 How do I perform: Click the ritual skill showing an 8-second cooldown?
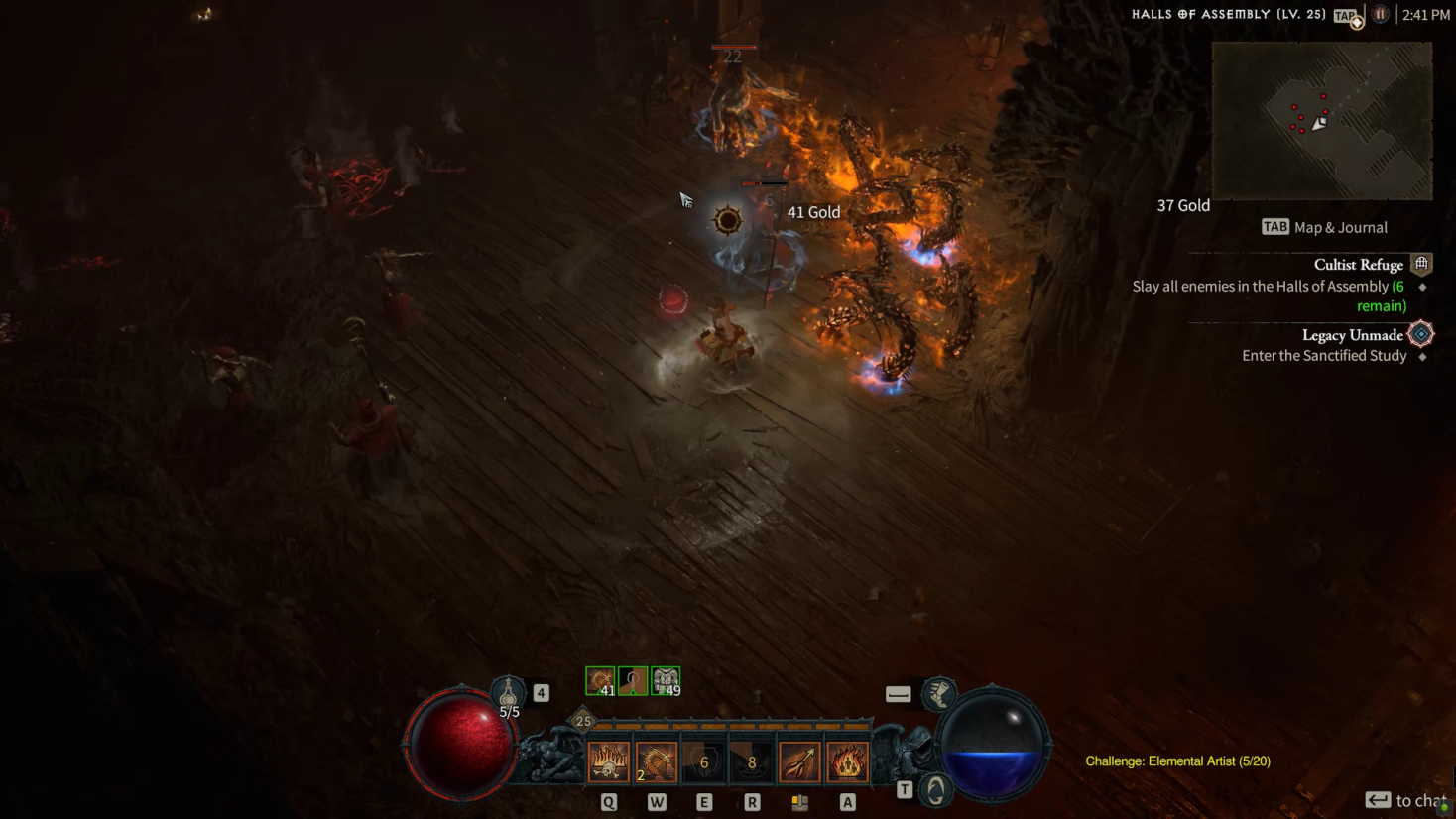pyautogui.click(x=752, y=760)
